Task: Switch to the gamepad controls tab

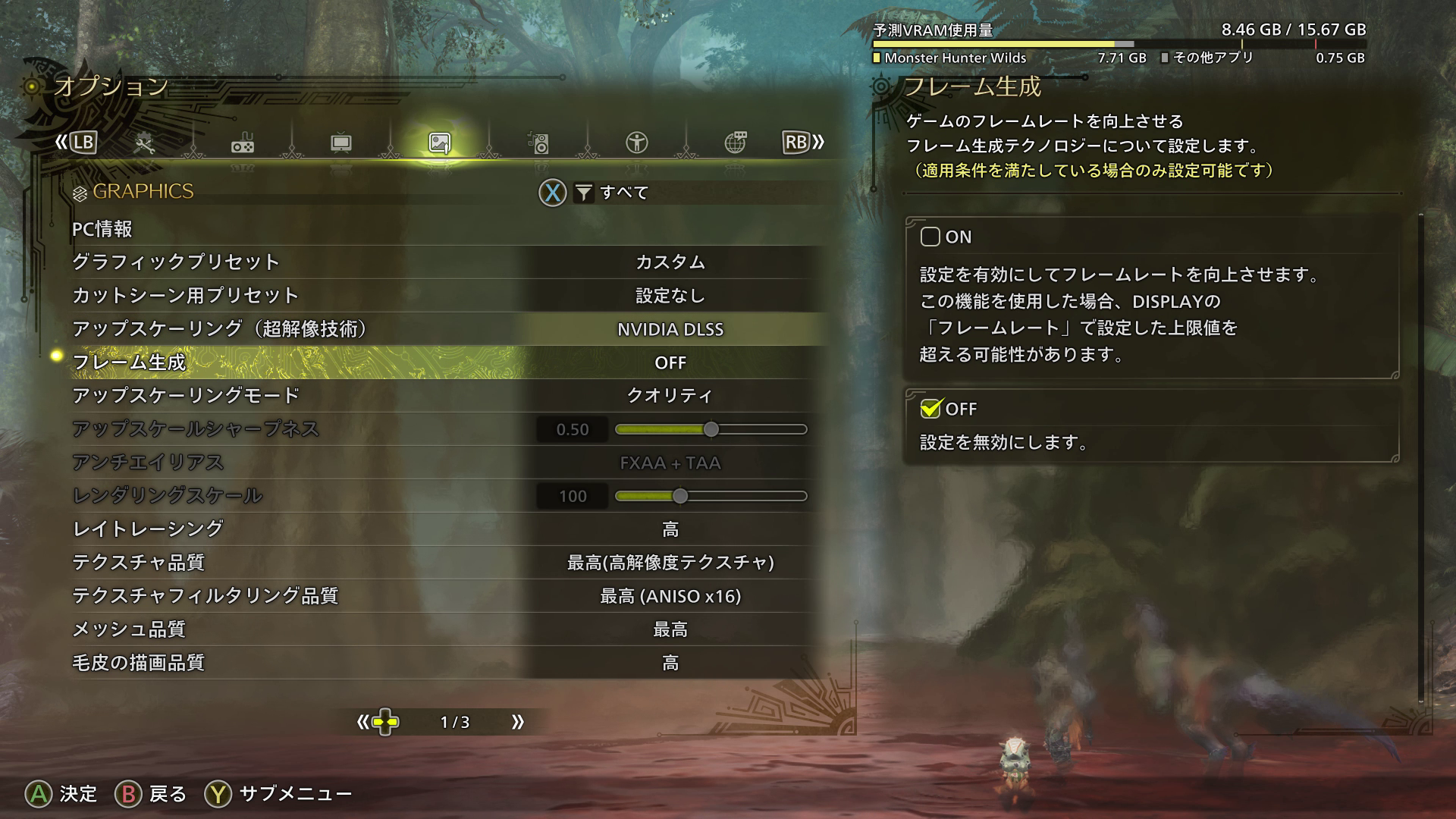Action: click(x=243, y=143)
